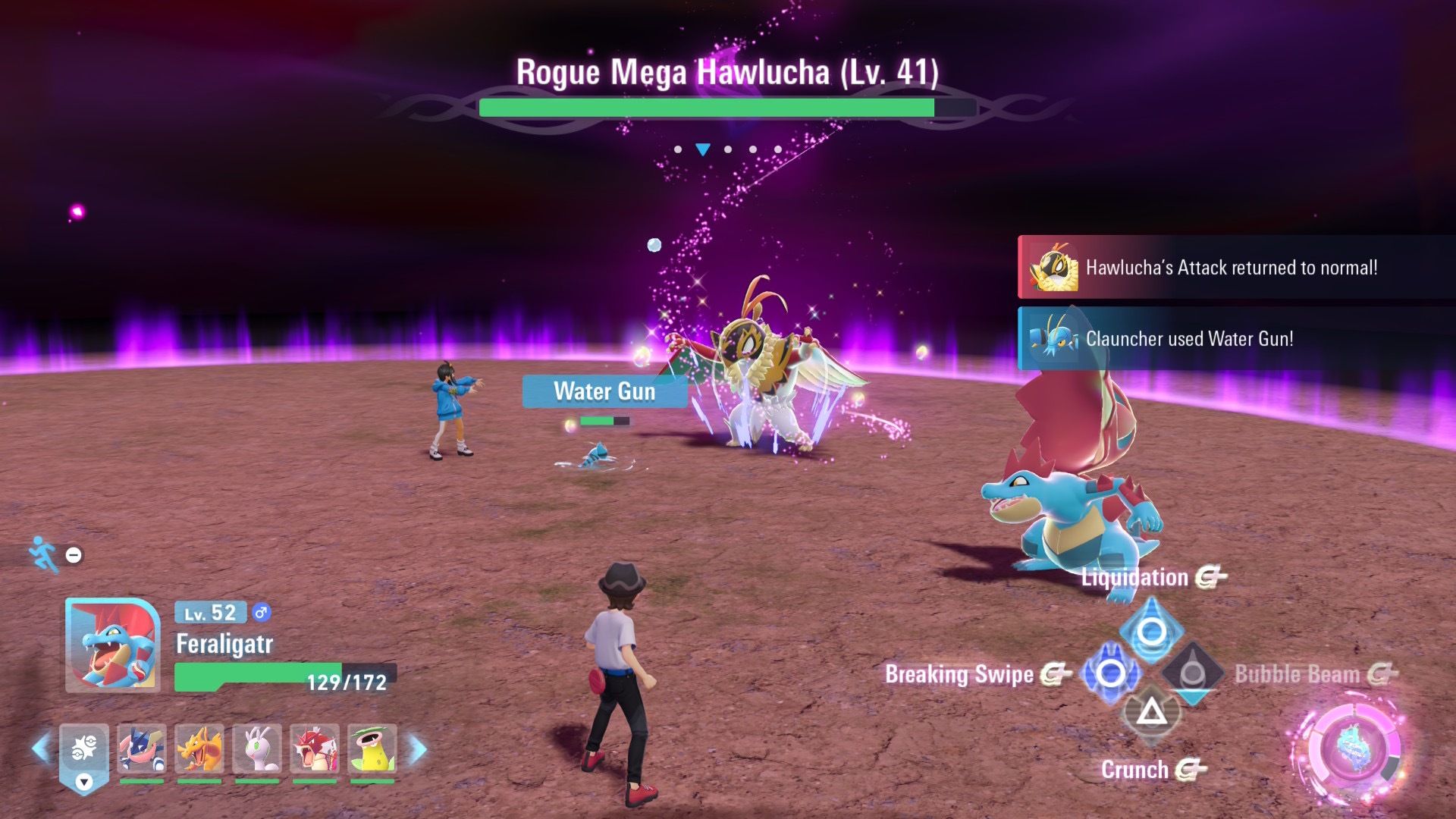Switch to Goodra in the party bar
This screenshot has height=819, width=1456.
coord(257,748)
